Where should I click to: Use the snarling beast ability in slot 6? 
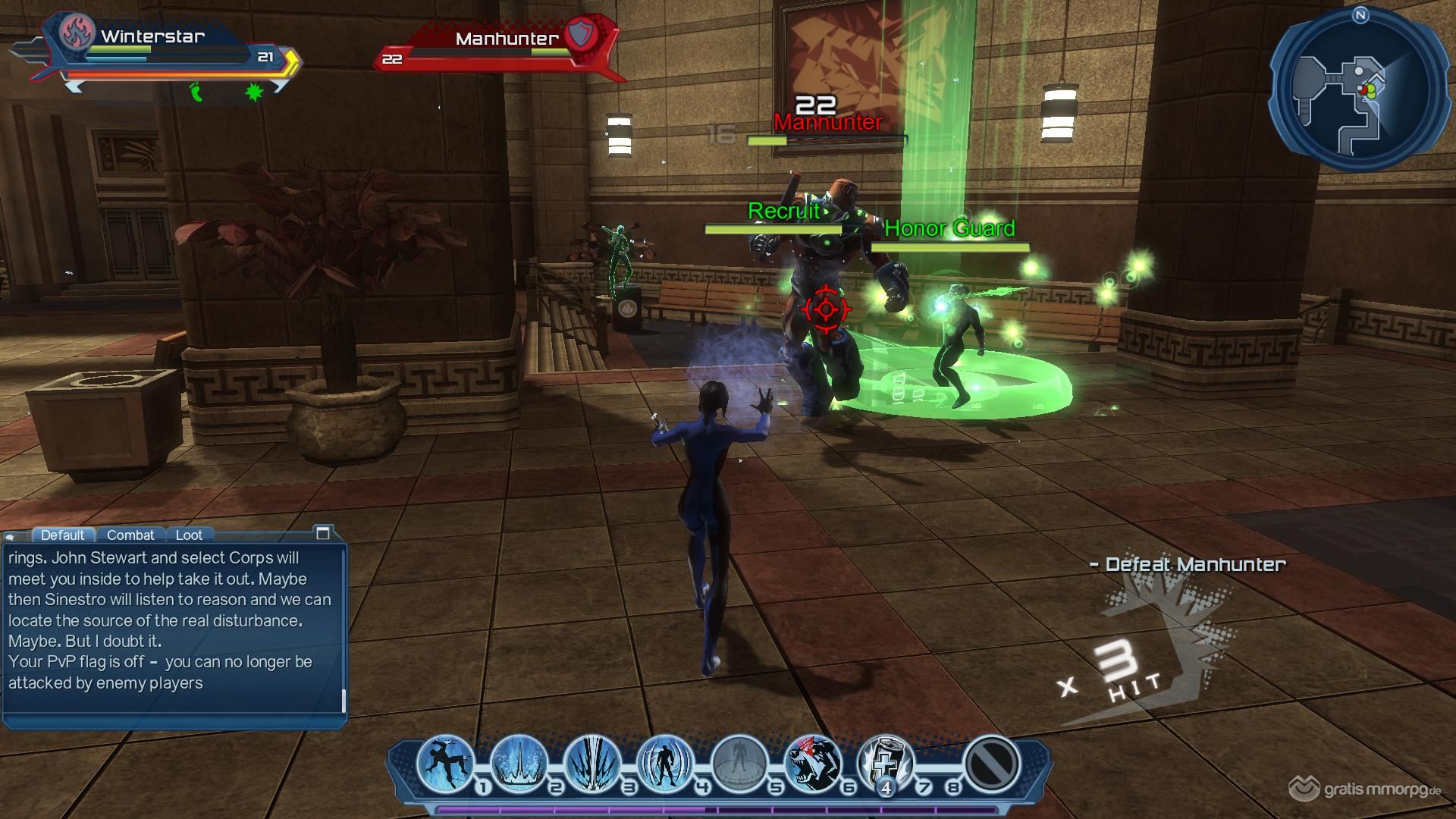tap(811, 762)
